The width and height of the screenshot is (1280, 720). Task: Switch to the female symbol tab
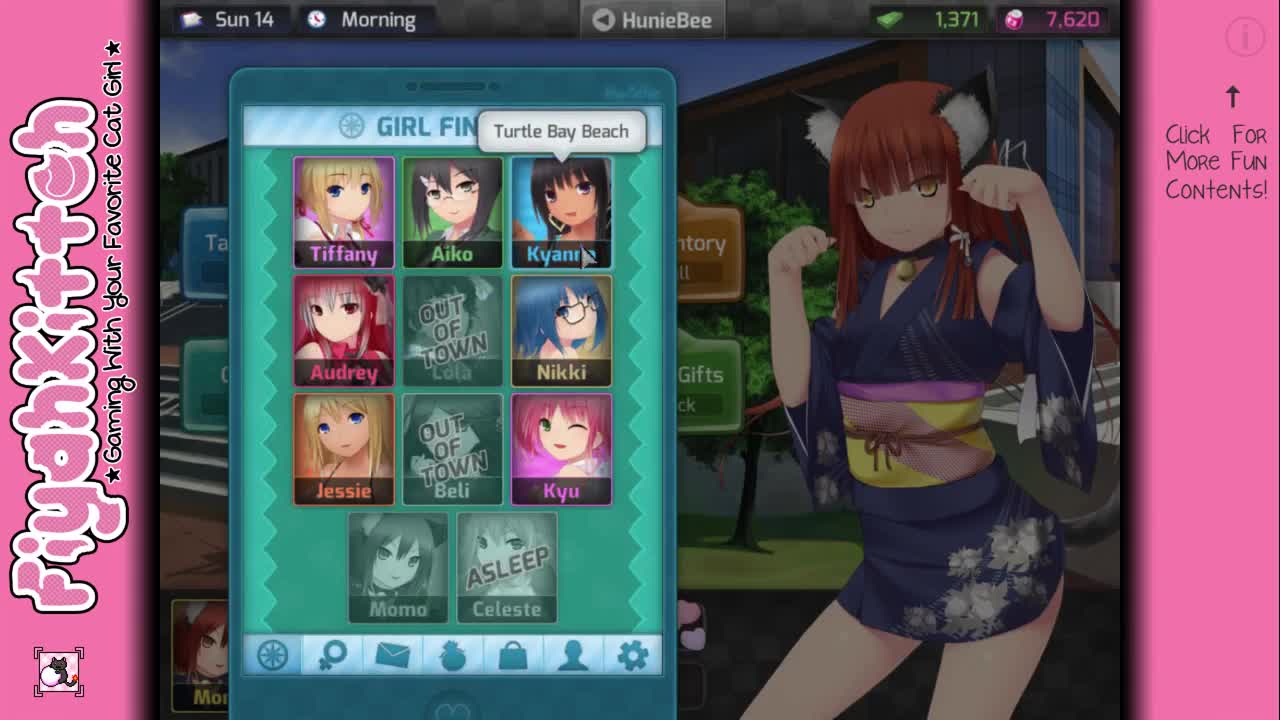332,655
